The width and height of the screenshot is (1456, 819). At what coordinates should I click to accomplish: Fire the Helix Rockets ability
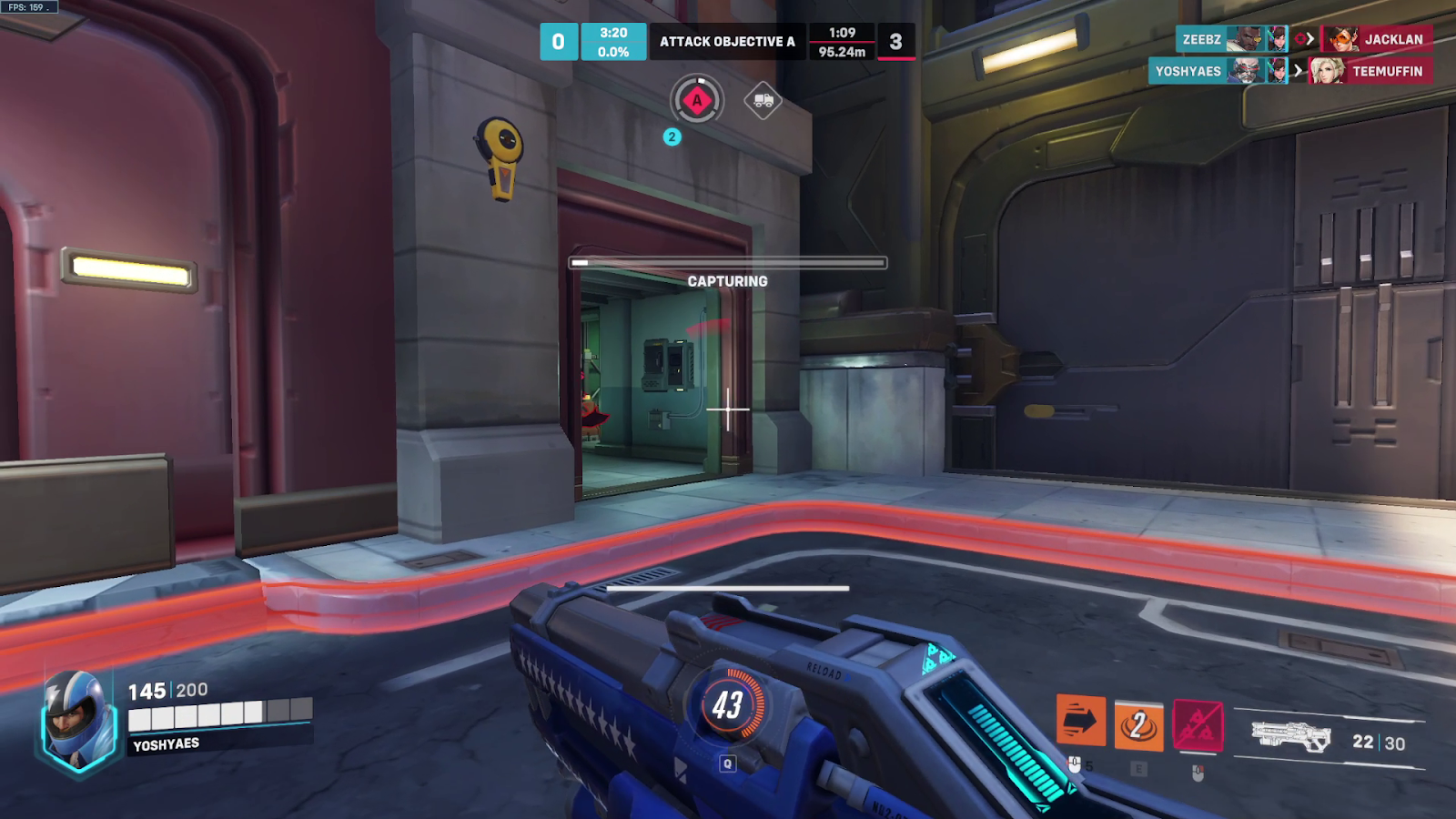point(1198,725)
